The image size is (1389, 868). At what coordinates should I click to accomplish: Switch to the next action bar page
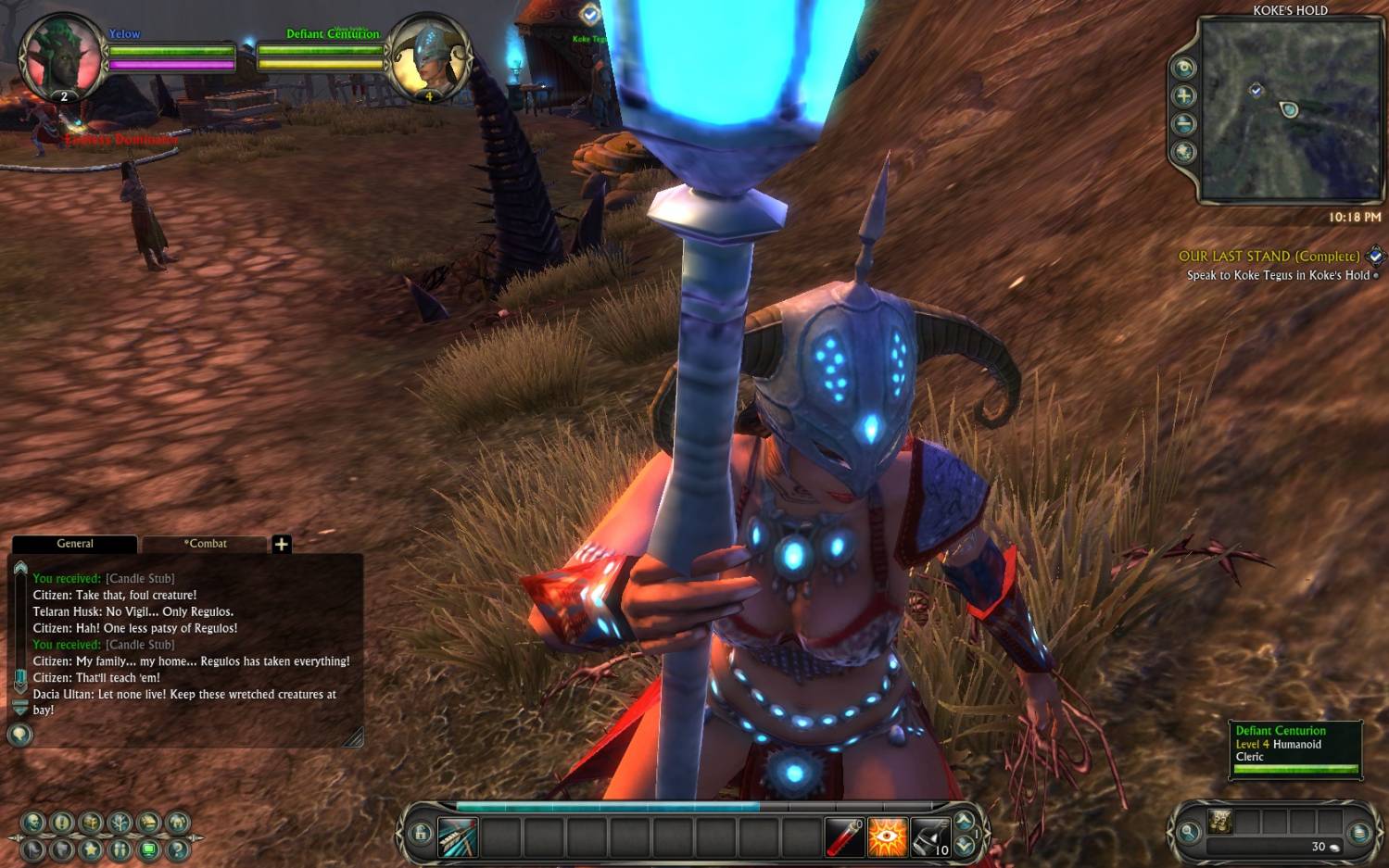click(965, 844)
